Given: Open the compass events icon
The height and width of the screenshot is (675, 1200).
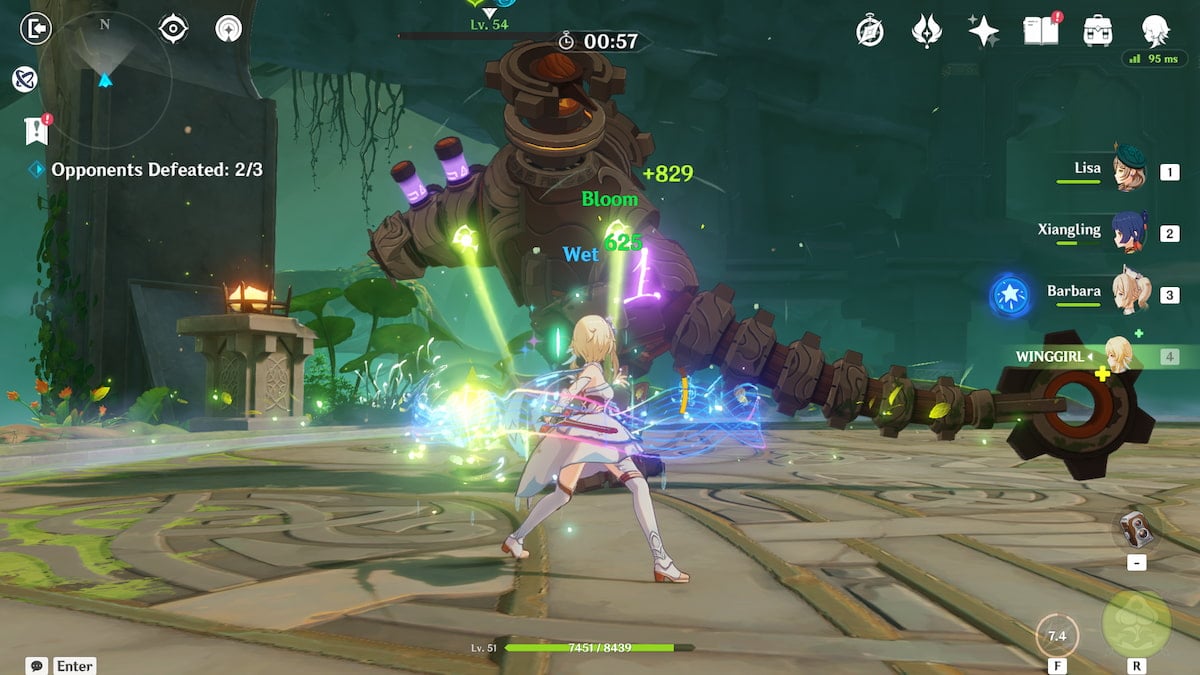Looking at the screenshot, I should pos(870,31).
